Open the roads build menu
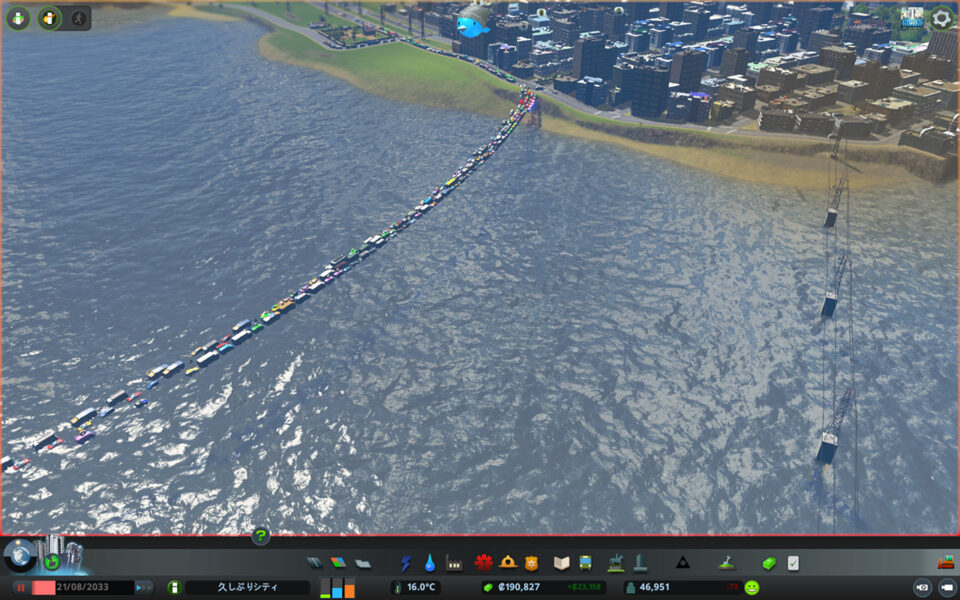The width and height of the screenshot is (960, 600). click(315, 563)
